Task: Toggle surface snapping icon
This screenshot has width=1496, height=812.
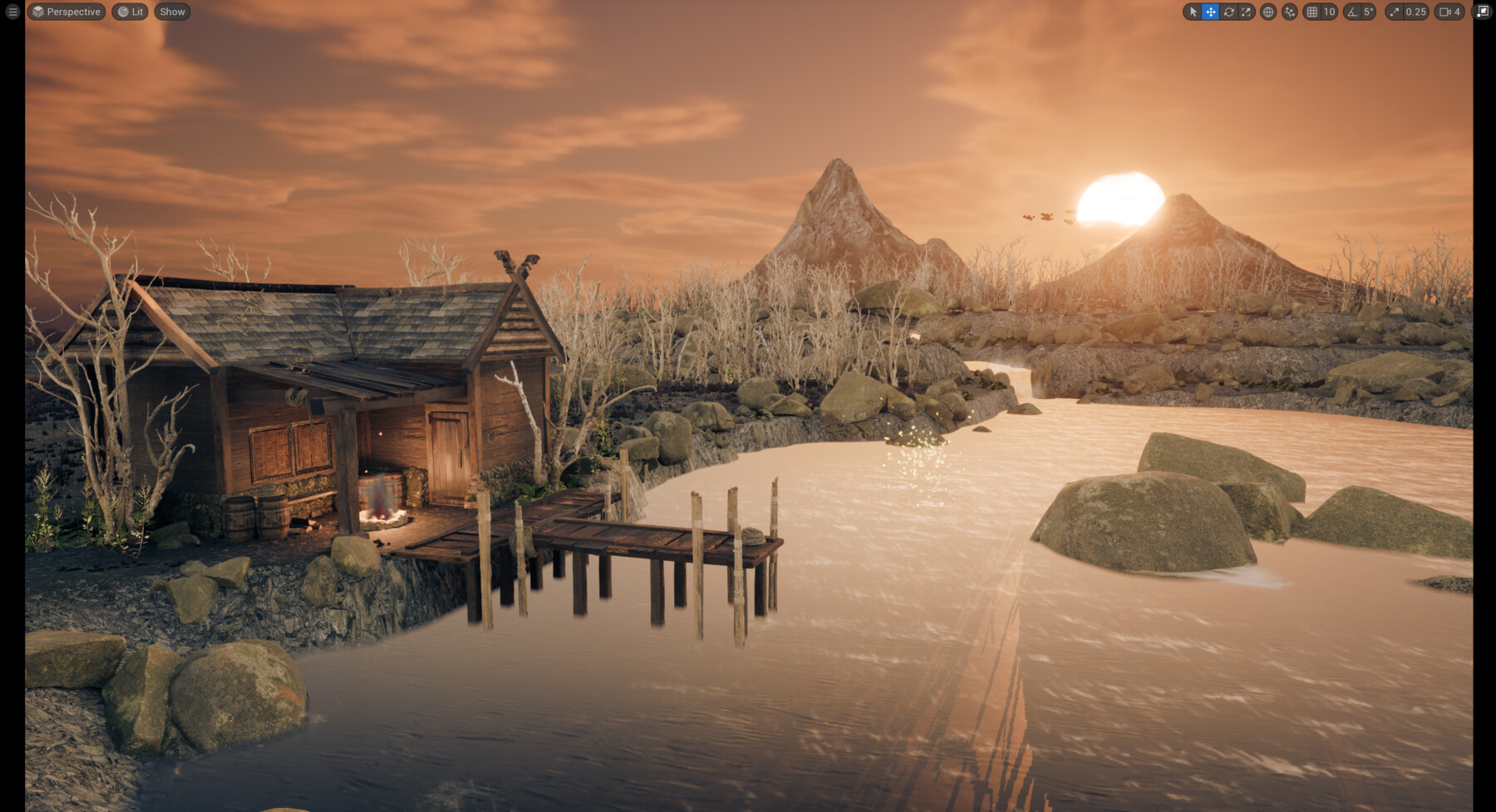Action: [1289, 12]
